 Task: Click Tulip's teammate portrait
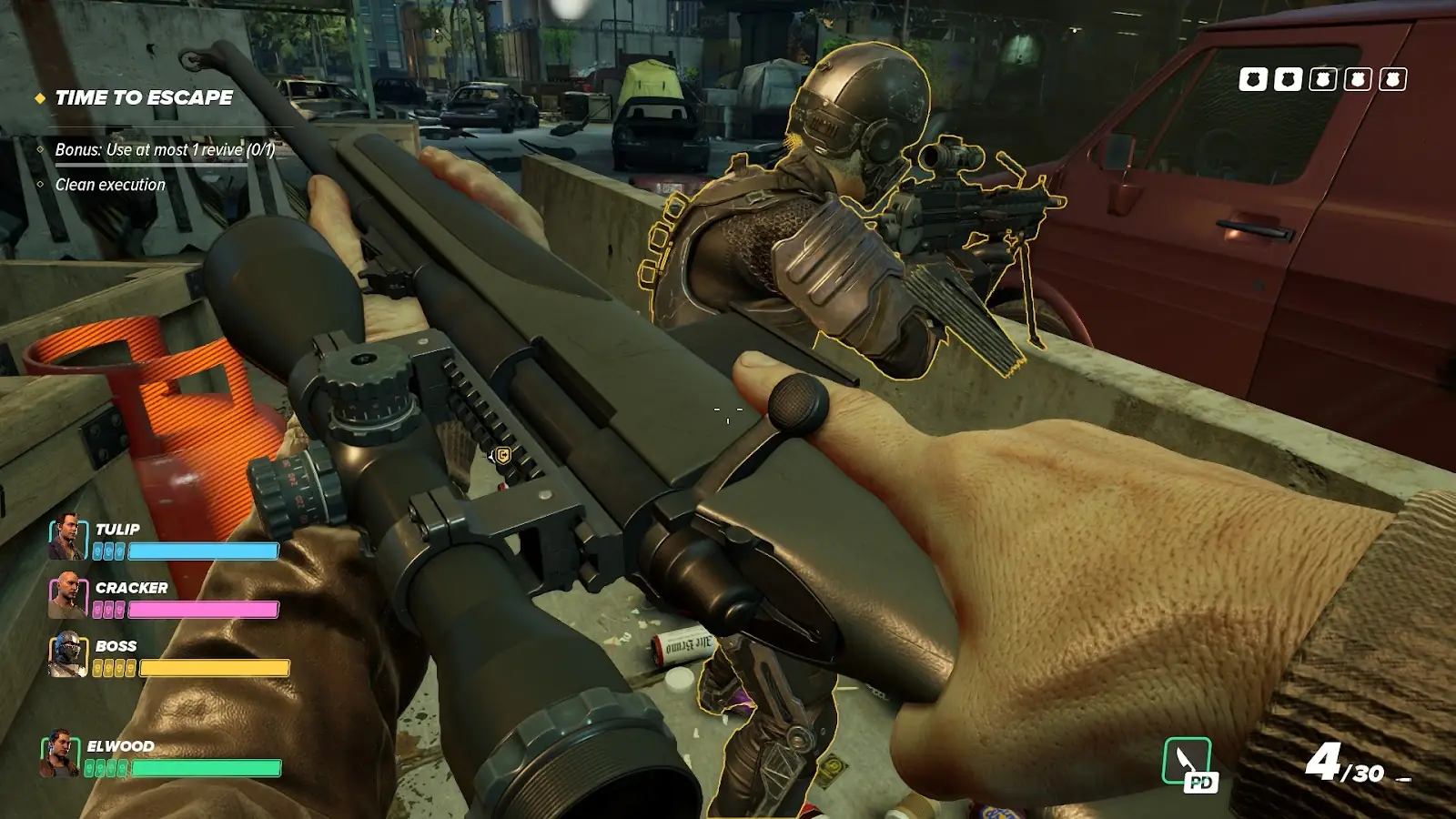click(x=66, y=537)
